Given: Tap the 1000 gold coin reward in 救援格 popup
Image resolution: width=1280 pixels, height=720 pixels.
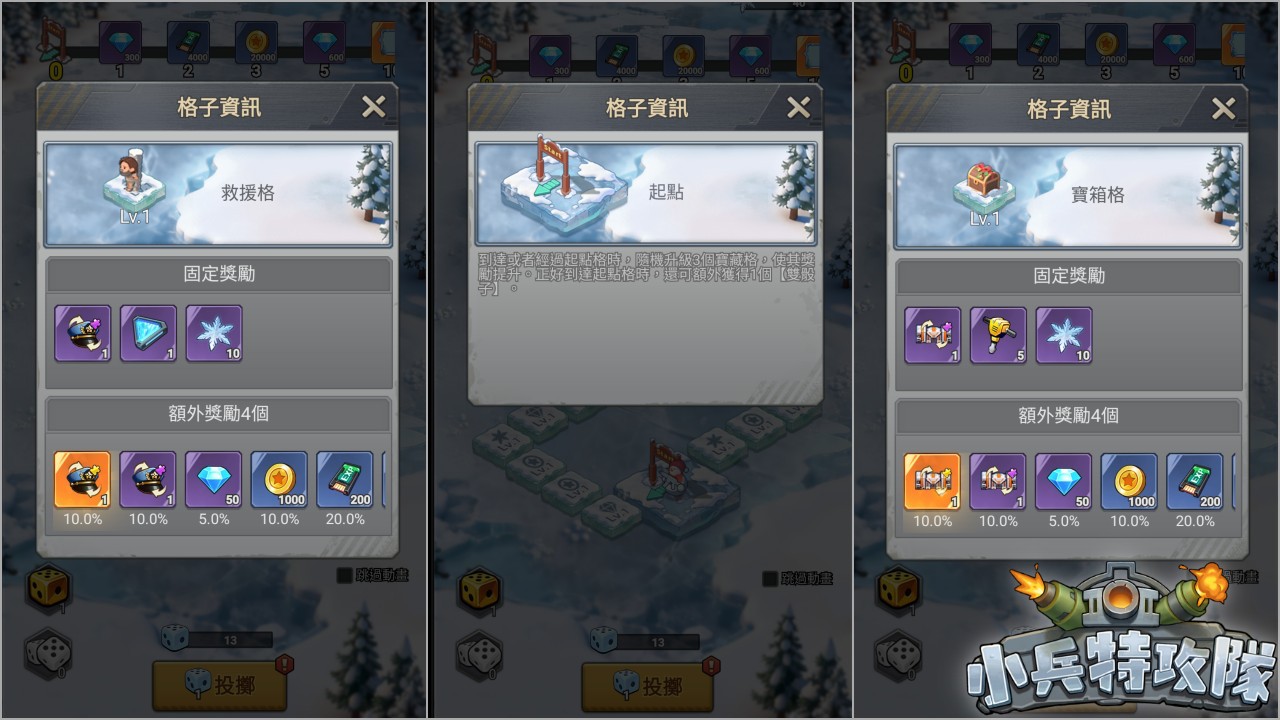Looking at the screenshot, I should coord(280,480).
